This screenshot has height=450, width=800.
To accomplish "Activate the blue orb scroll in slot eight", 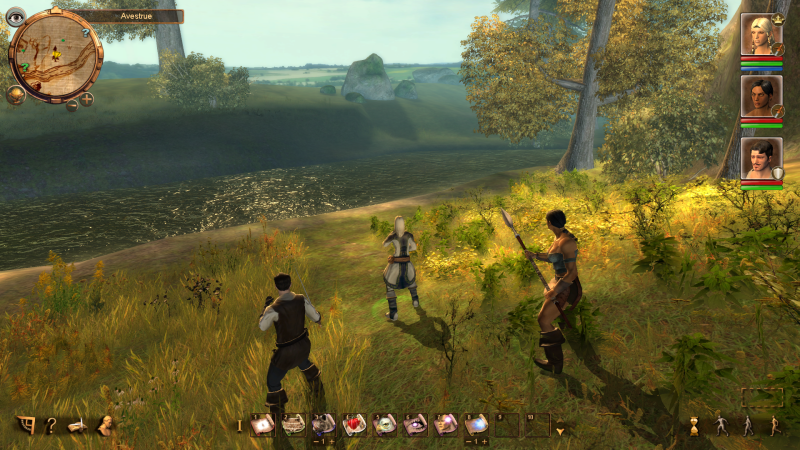I will pos(476,425).
